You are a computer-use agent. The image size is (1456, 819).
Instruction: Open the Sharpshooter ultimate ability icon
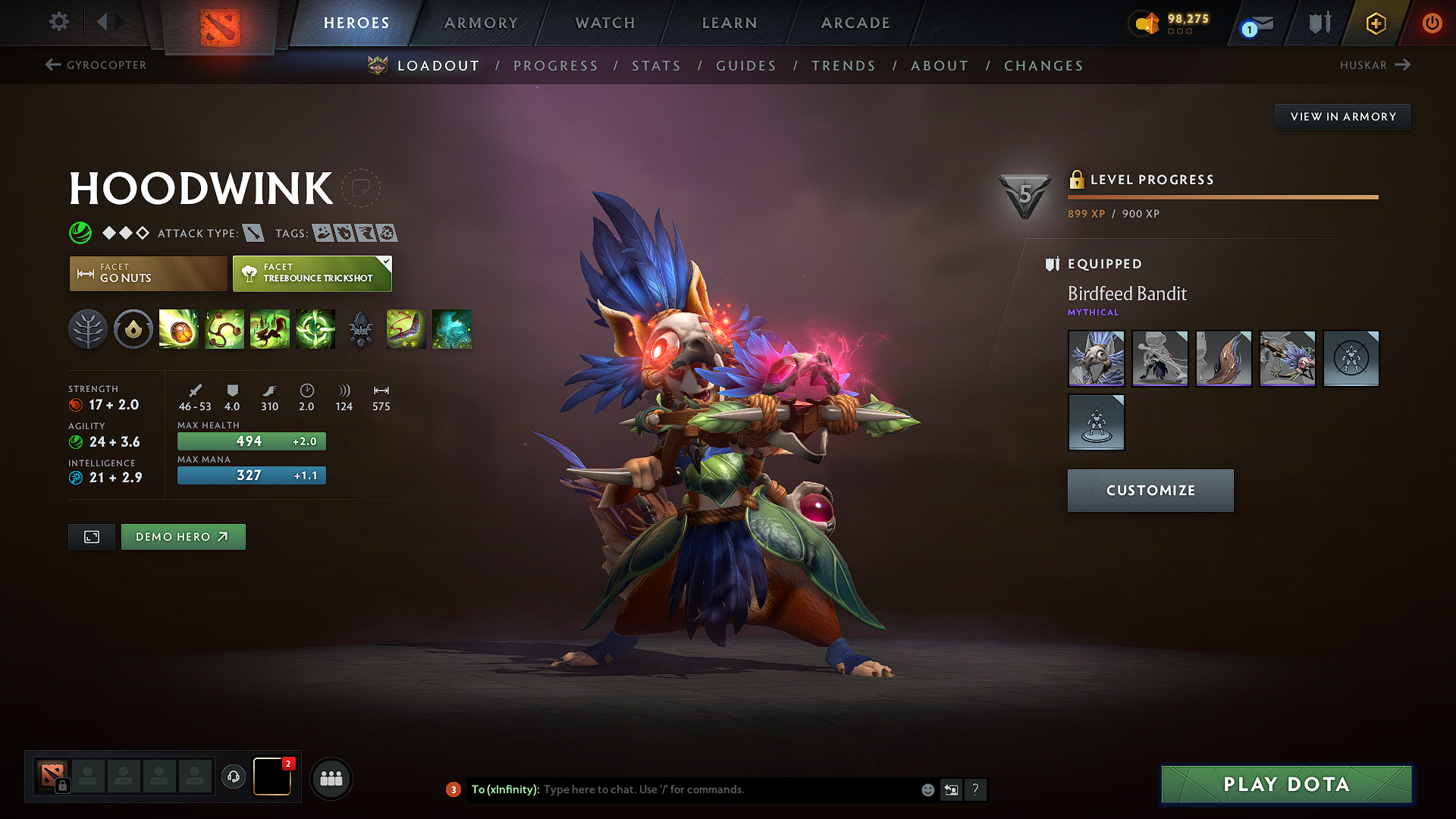click(x=315, y=329)
